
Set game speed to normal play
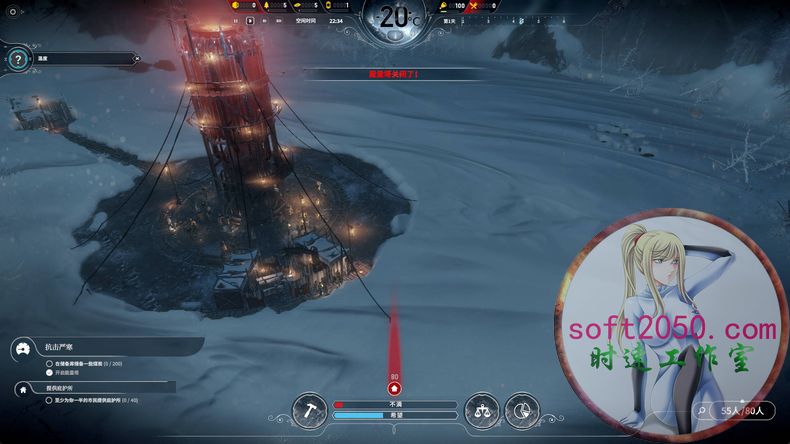[248, 19]
